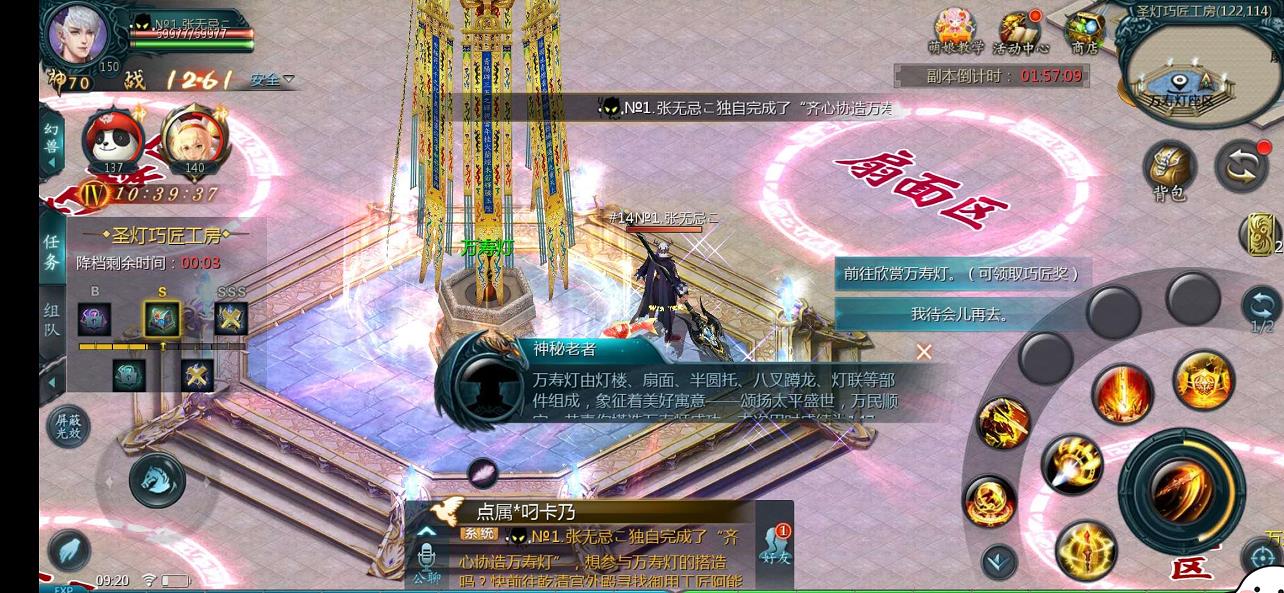Open the 安全 mode dropdown
The width and height of the screenshot is (1284, 593).
272,79
